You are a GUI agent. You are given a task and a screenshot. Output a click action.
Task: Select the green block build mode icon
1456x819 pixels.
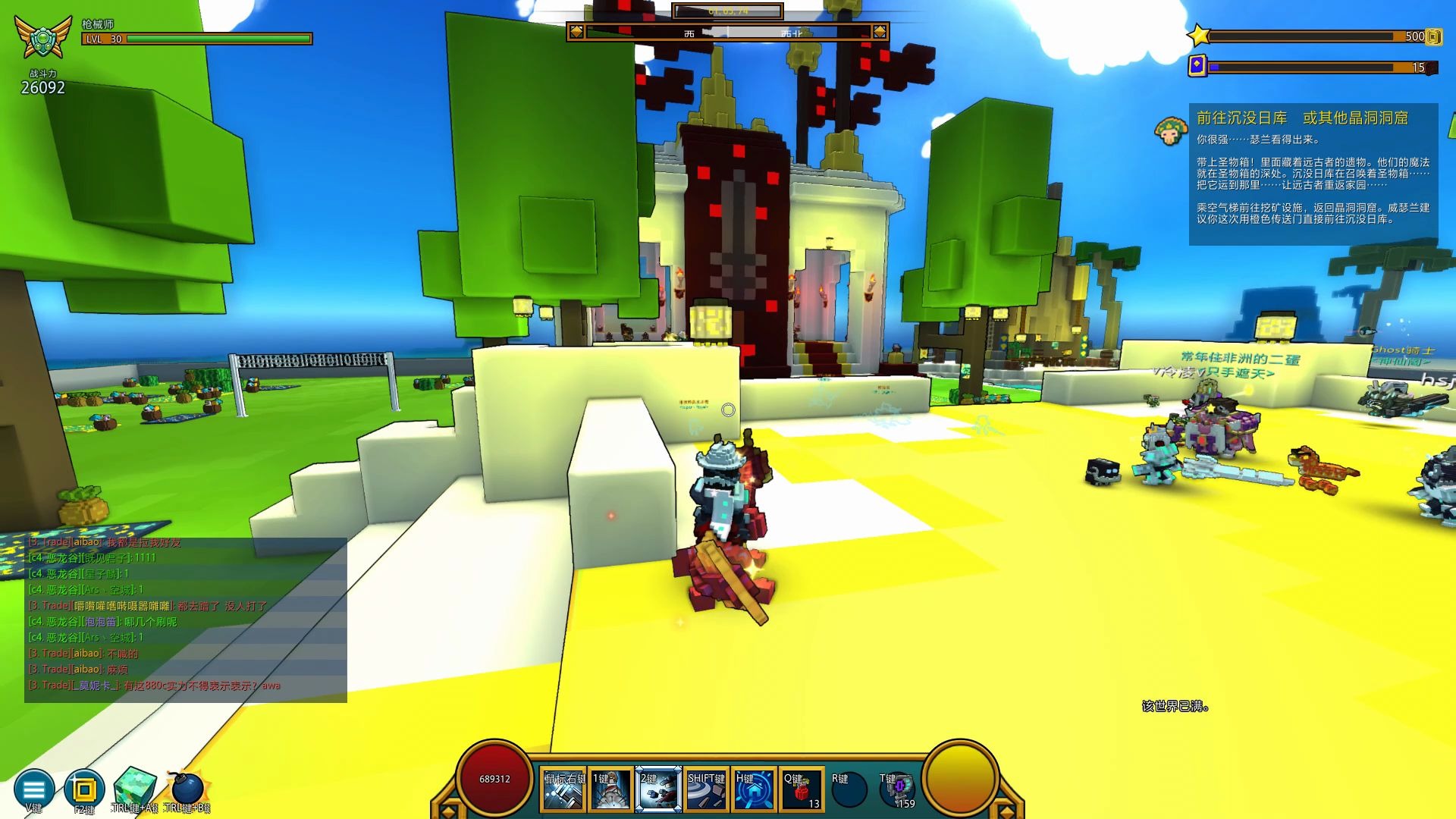(135, 789)
